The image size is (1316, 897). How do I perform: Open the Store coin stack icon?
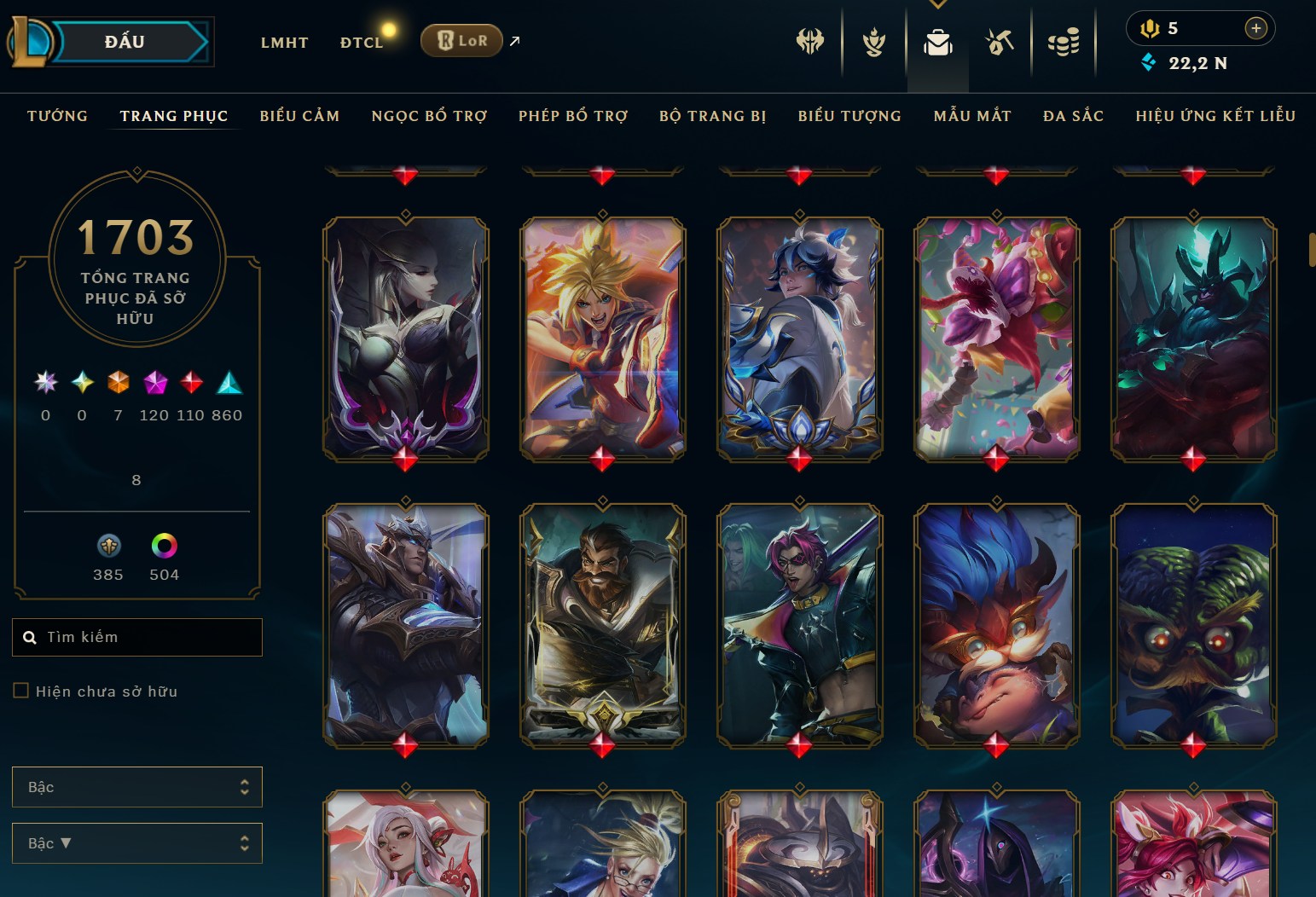1064,41
